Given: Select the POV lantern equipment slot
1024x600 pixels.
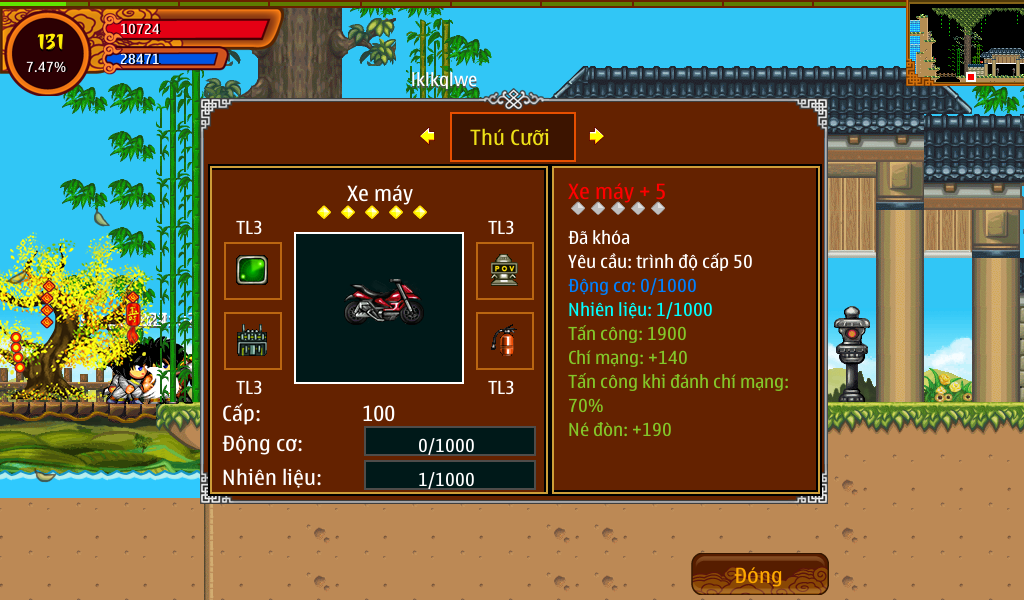Looking at the screenshot, I should [x=504, y=271].
